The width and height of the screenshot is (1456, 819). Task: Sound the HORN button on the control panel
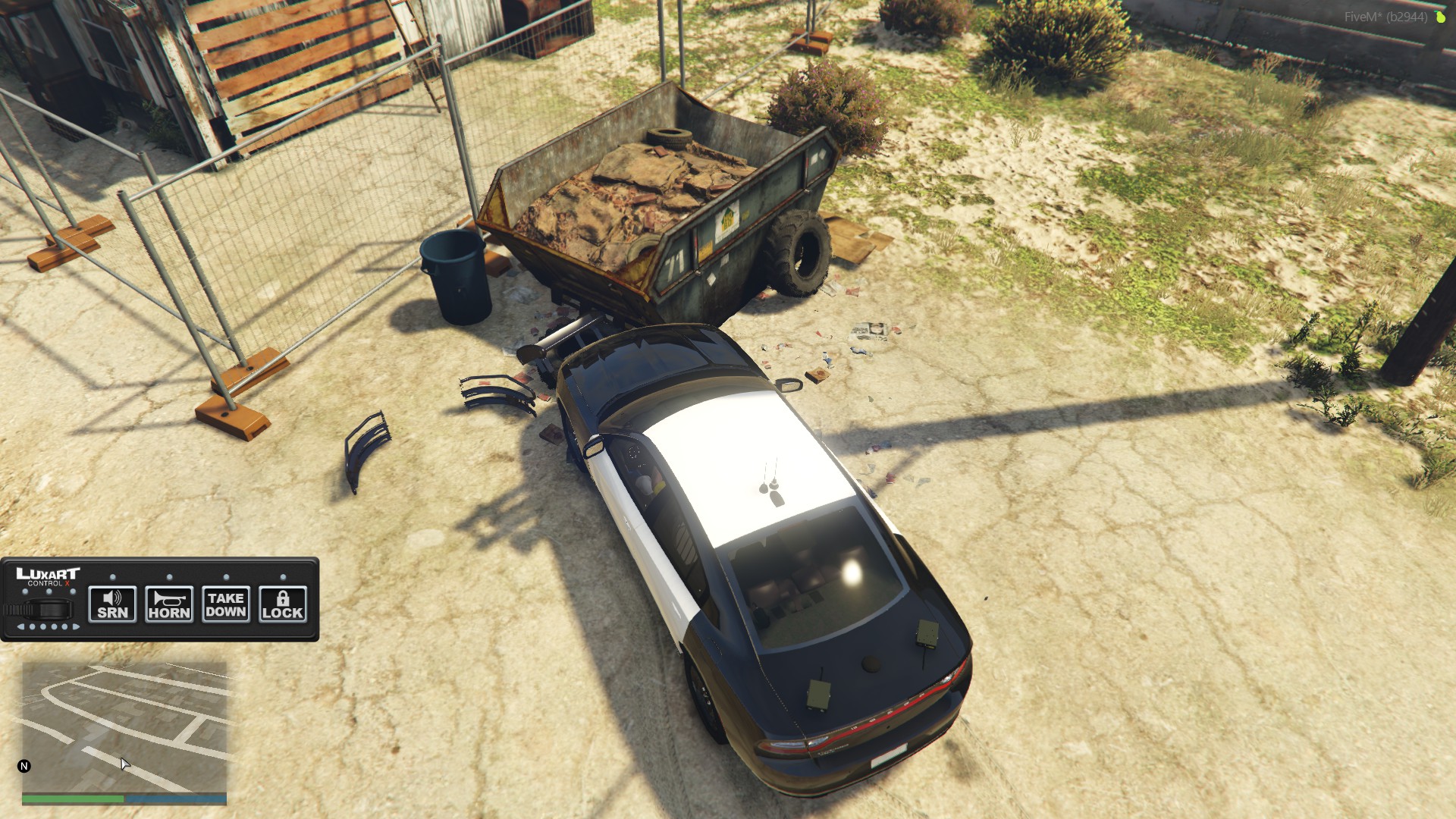pos(169,604)
